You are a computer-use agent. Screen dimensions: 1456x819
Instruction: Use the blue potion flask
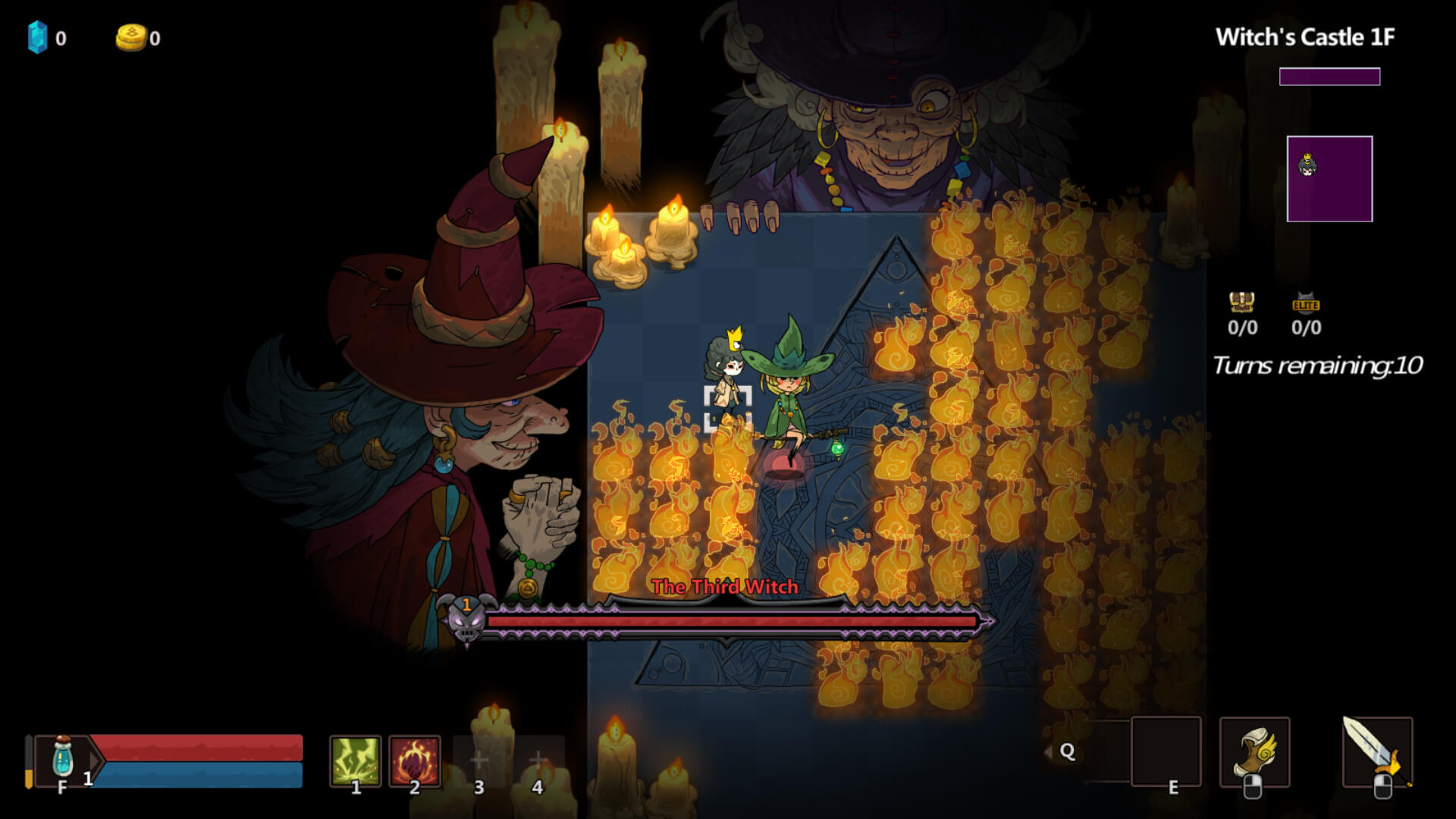(x=63, y=756)
